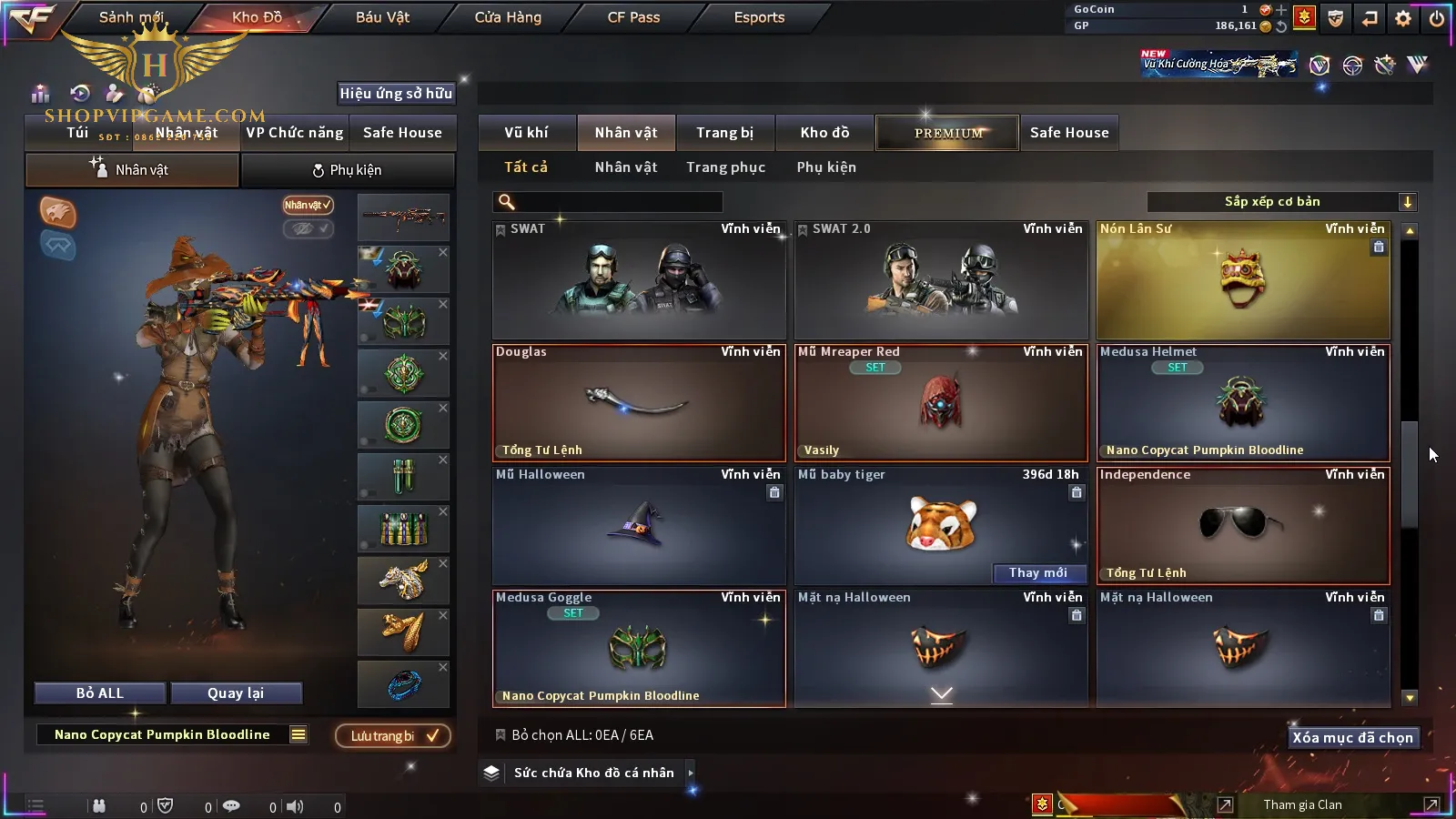Open the Sắp xếp cơ bản sort dropdown
Viewport: 1456px width, 819px height.
1281,202
